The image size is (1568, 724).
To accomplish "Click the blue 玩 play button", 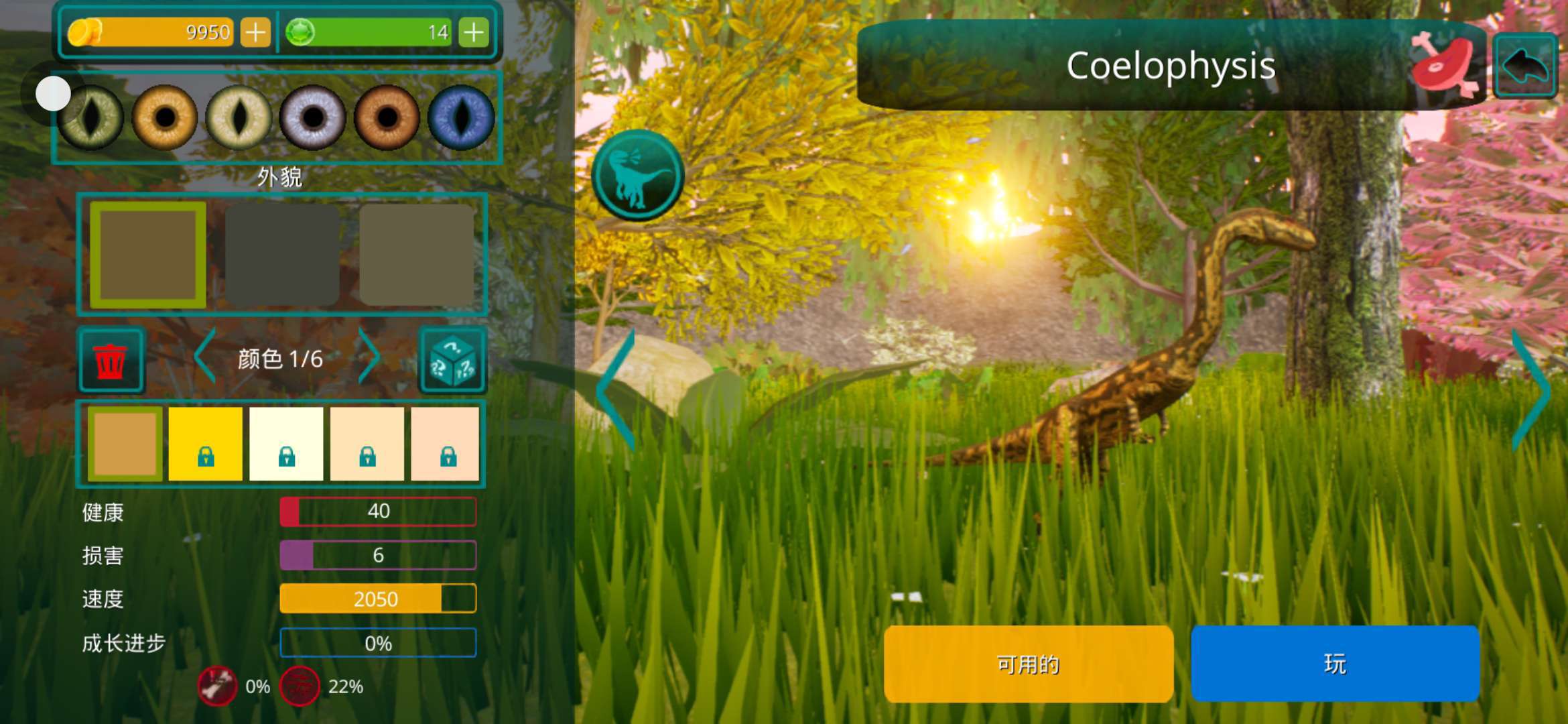I will (1335, 664).
